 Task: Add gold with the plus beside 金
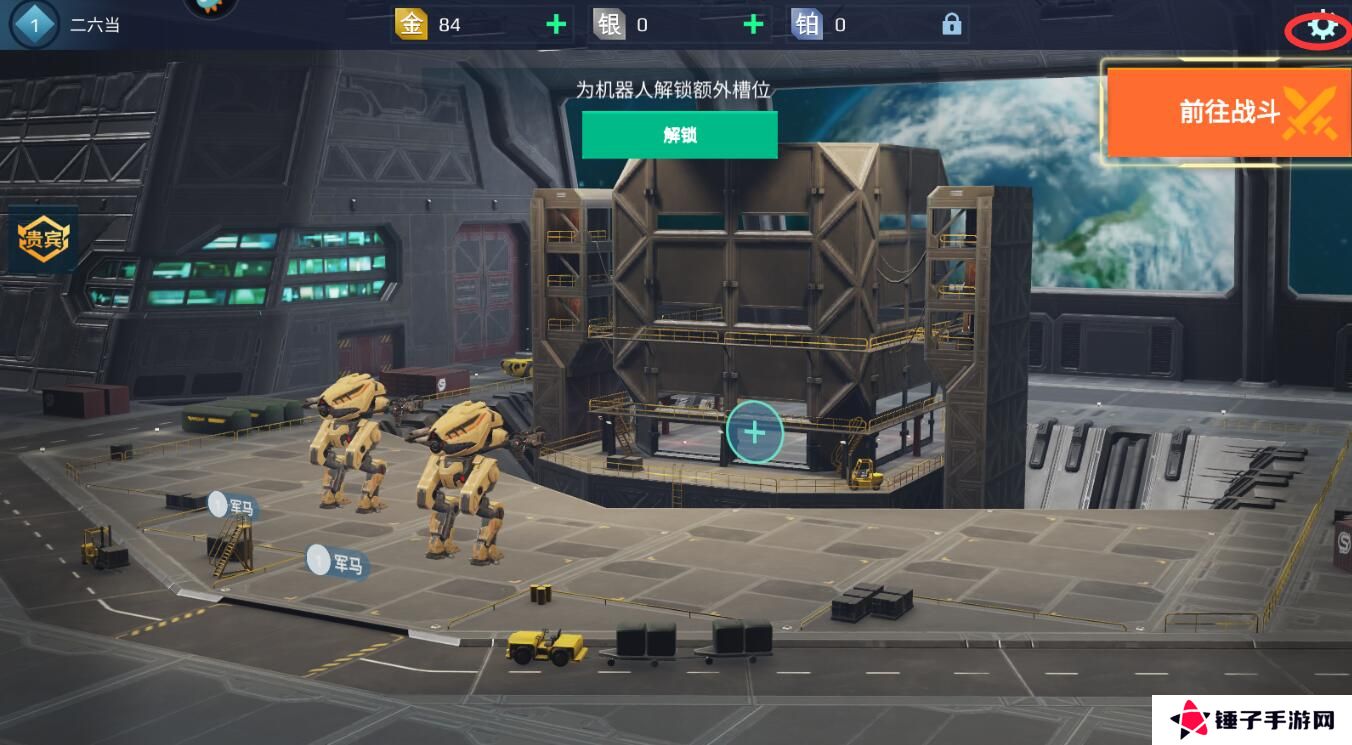(x=556, y=25)
